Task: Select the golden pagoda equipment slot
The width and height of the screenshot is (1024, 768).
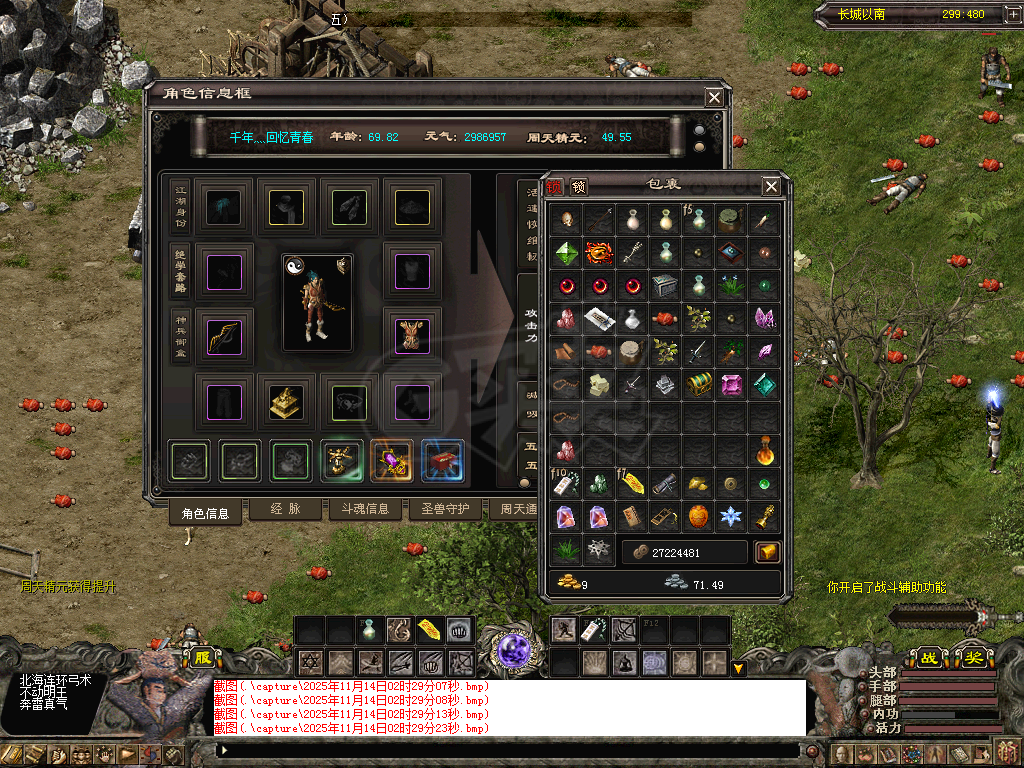Action: (x=286, y=400)
